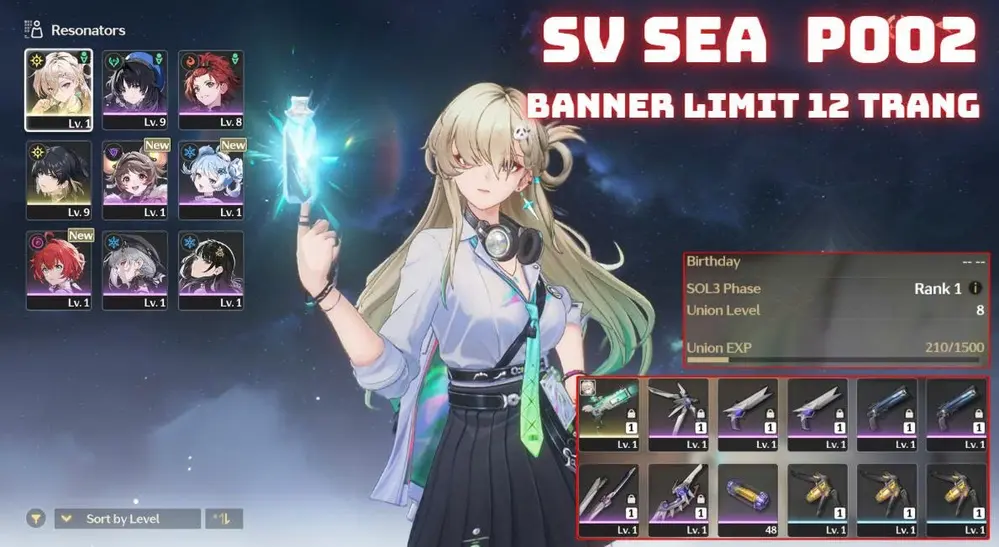This screenshot has width=999, height=547.
Task: Choose the new light-blue-haired resonator
Action: coord(211,172)
